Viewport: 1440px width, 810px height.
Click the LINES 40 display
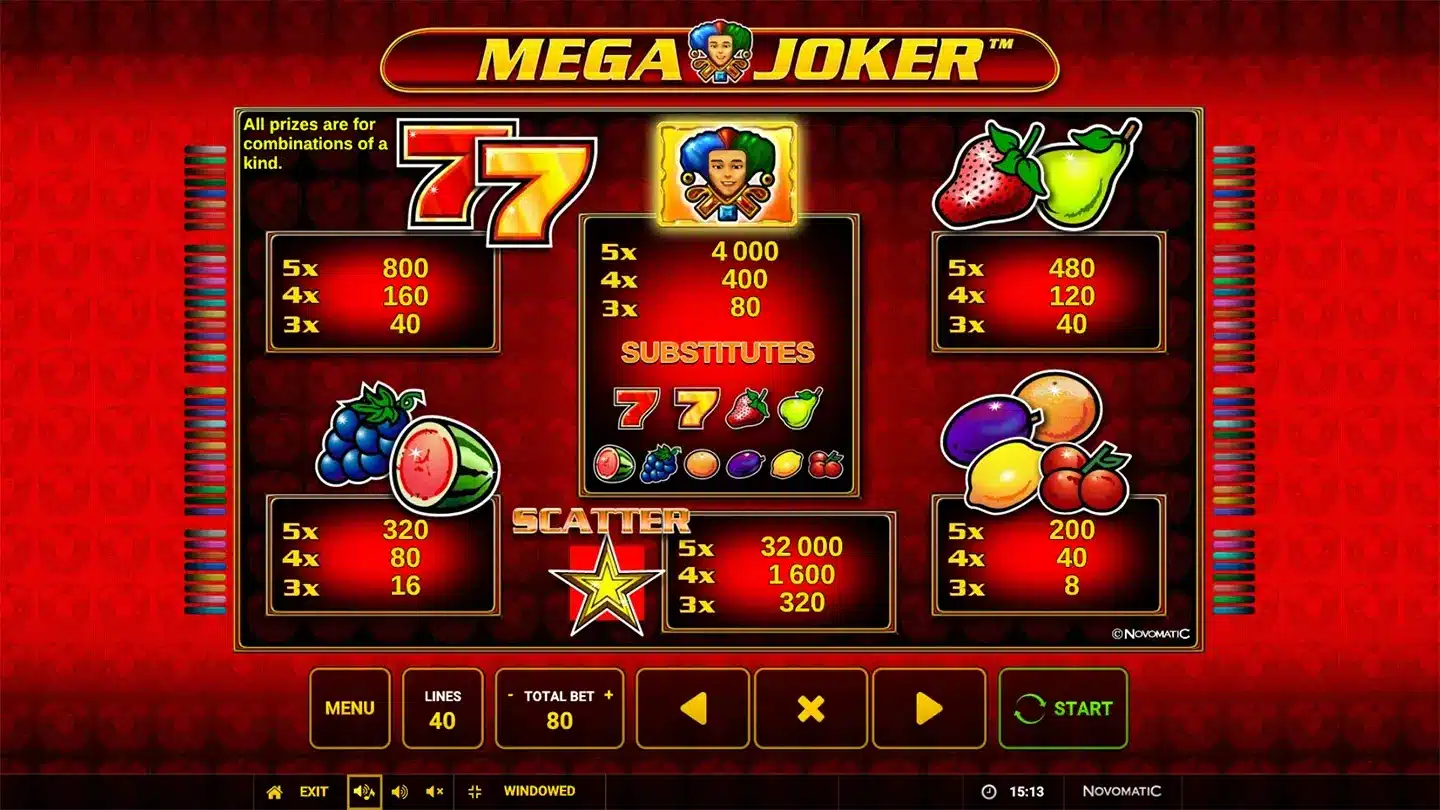point(443,708)
